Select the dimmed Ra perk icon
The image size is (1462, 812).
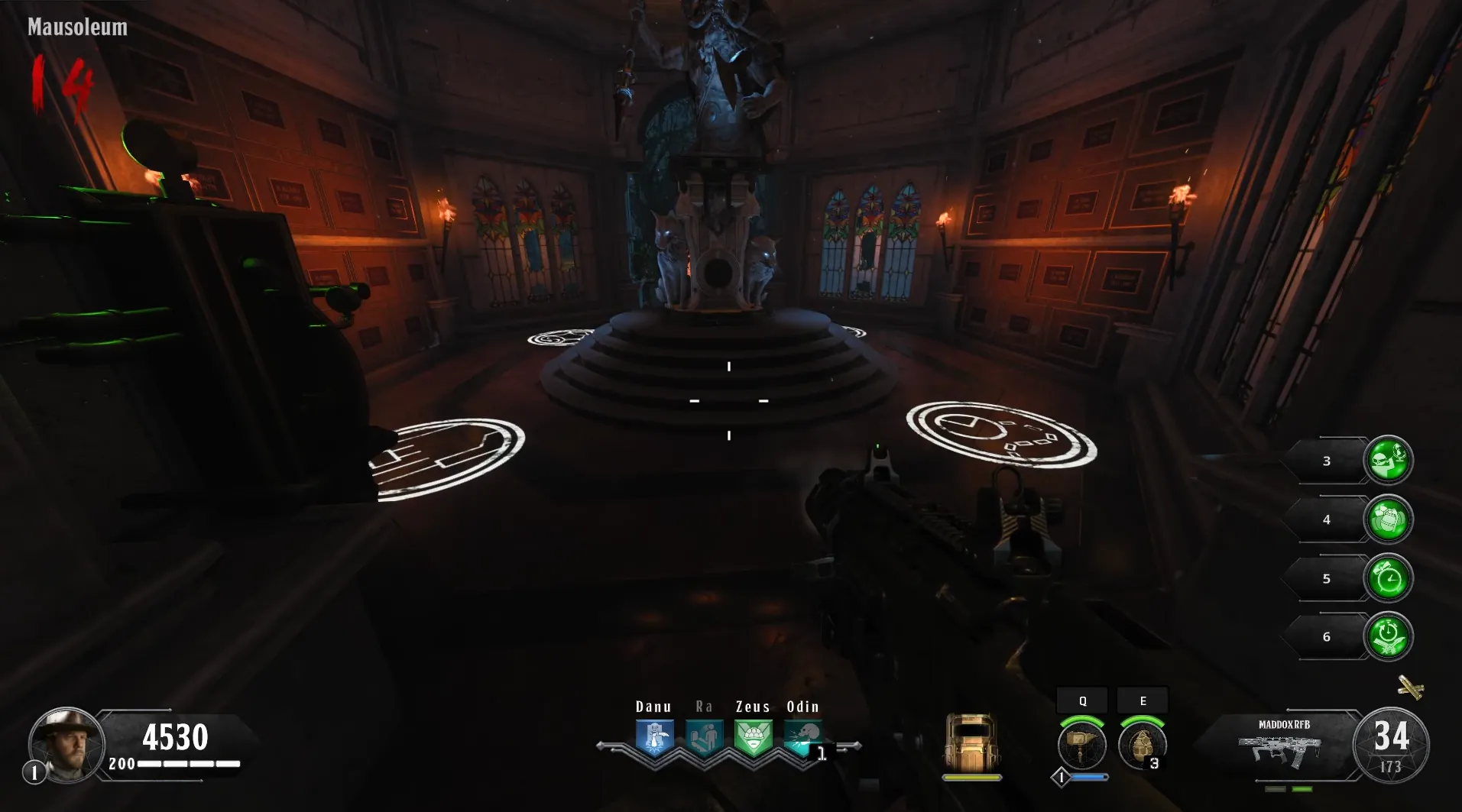coord(704,738)
